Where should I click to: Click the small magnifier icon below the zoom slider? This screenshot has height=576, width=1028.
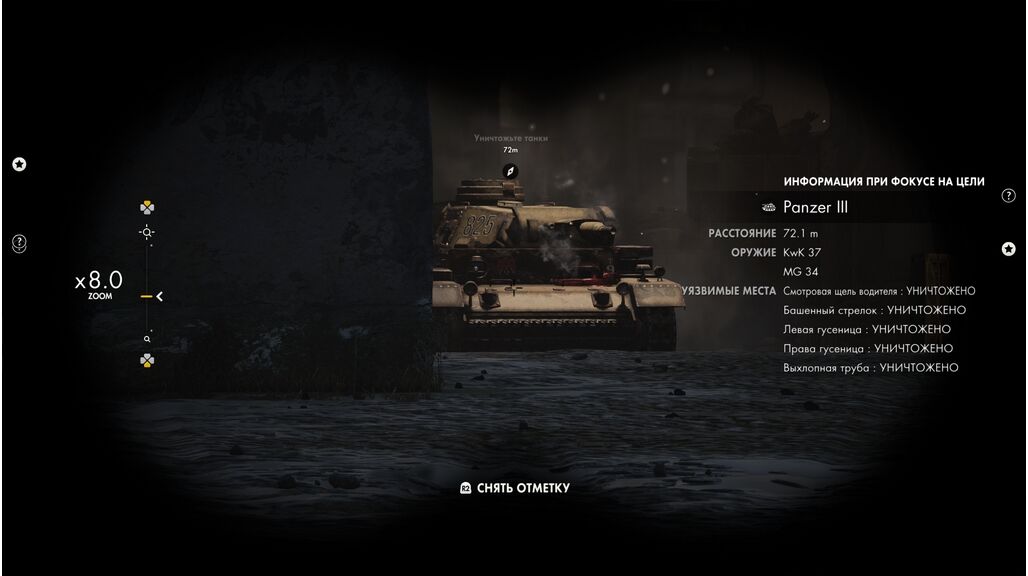tap(147, 340)
